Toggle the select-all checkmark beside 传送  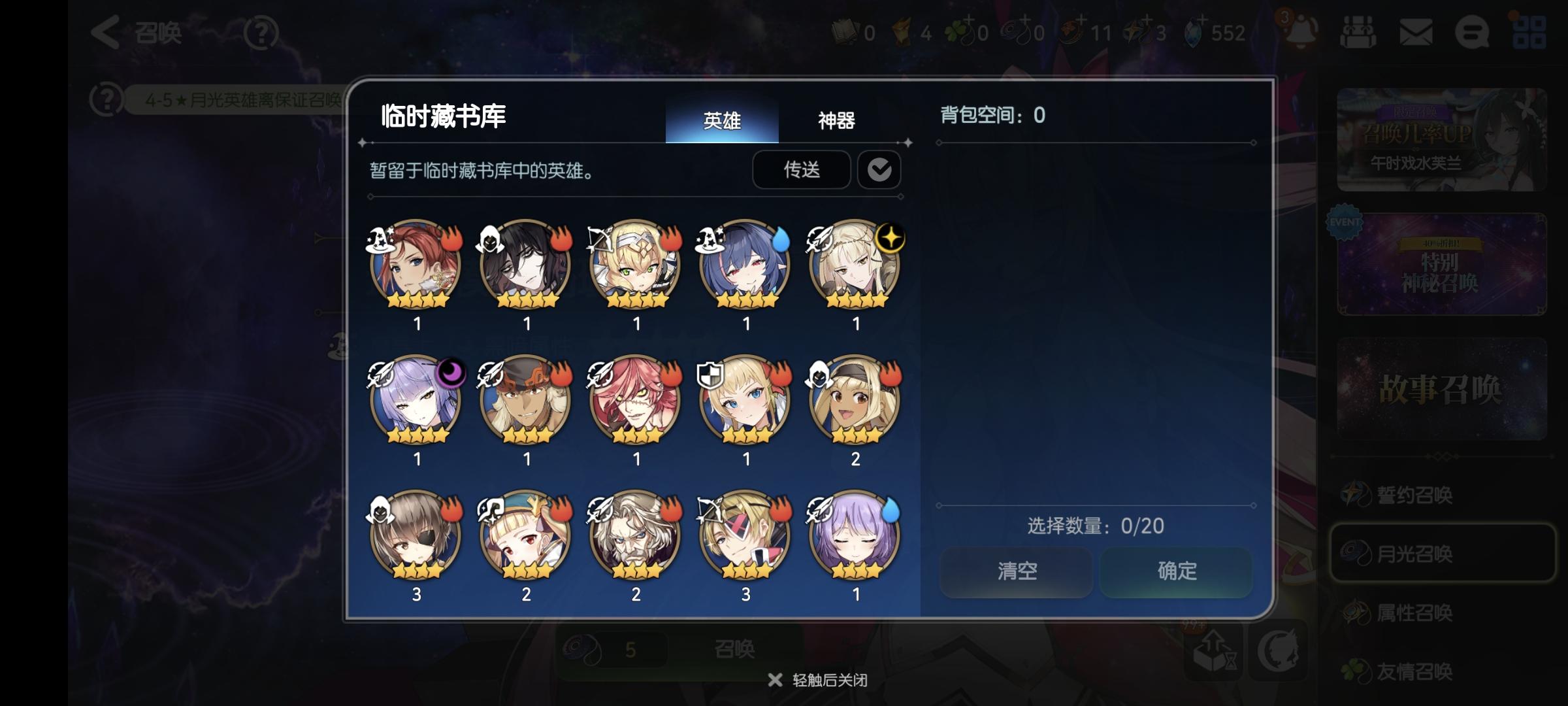tap(879, 170)
